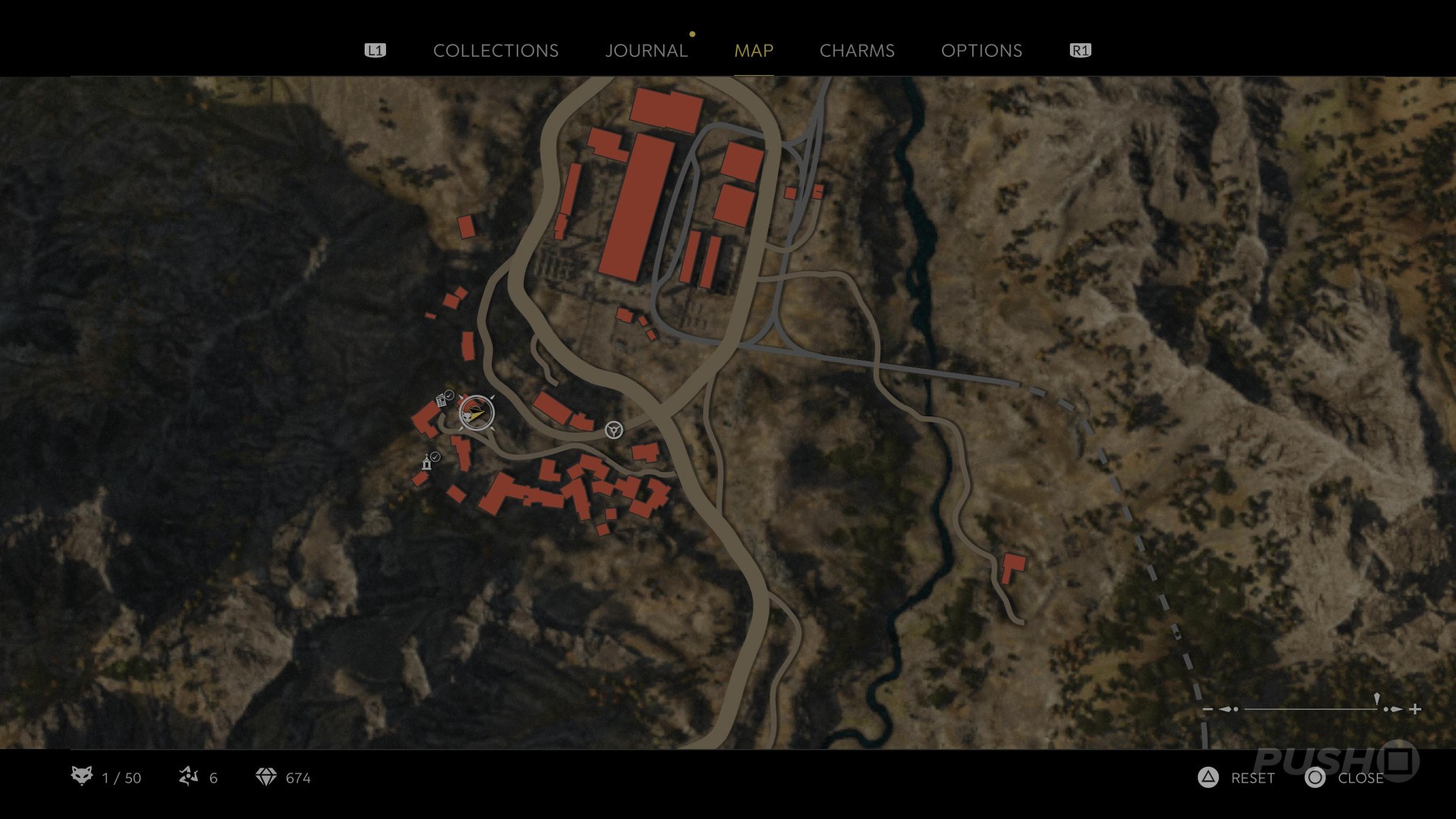Switch to the Journal tab

pos(646,51)
